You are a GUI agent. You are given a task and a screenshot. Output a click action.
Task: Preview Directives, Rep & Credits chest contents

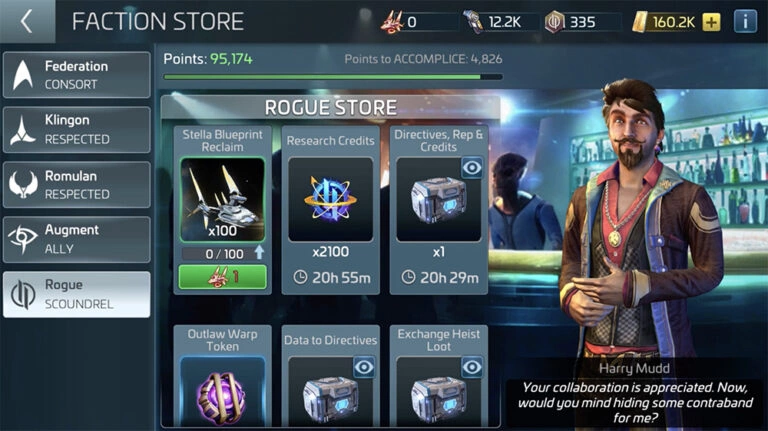tap(472, 168)
